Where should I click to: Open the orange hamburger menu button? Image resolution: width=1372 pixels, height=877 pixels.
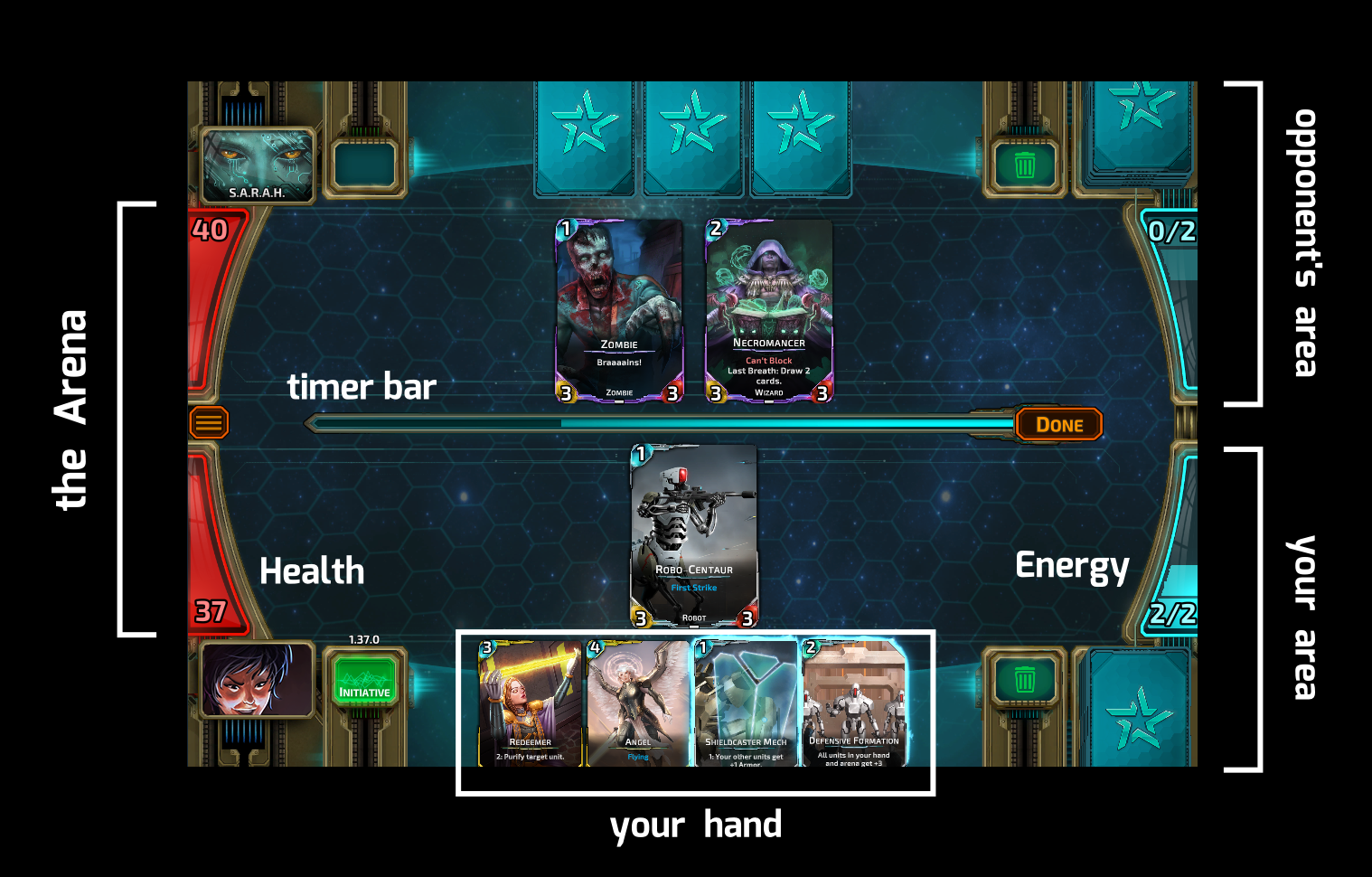(x=208, y=422)
